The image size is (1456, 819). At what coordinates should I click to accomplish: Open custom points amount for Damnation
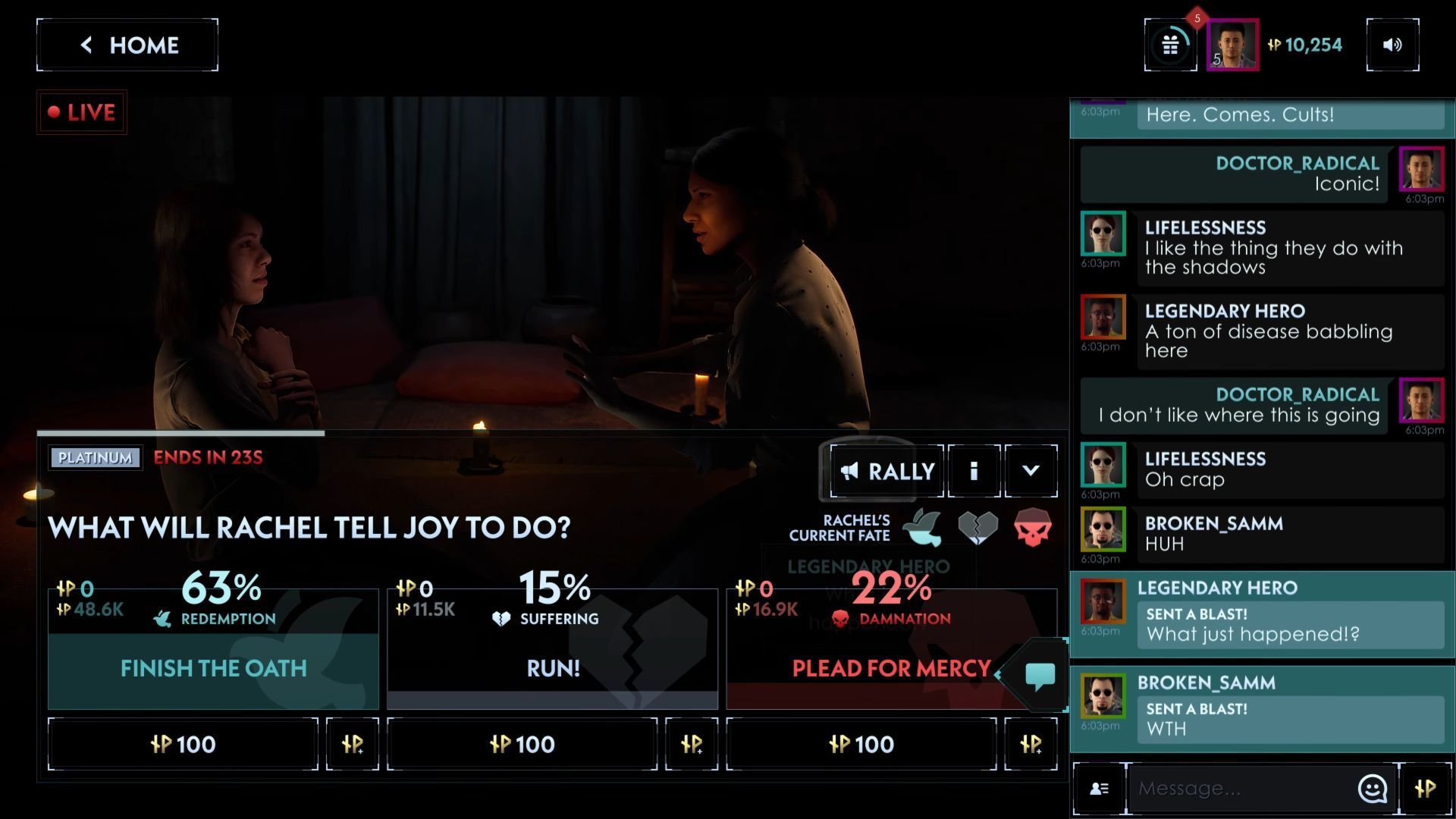[x=1031, y=744]
